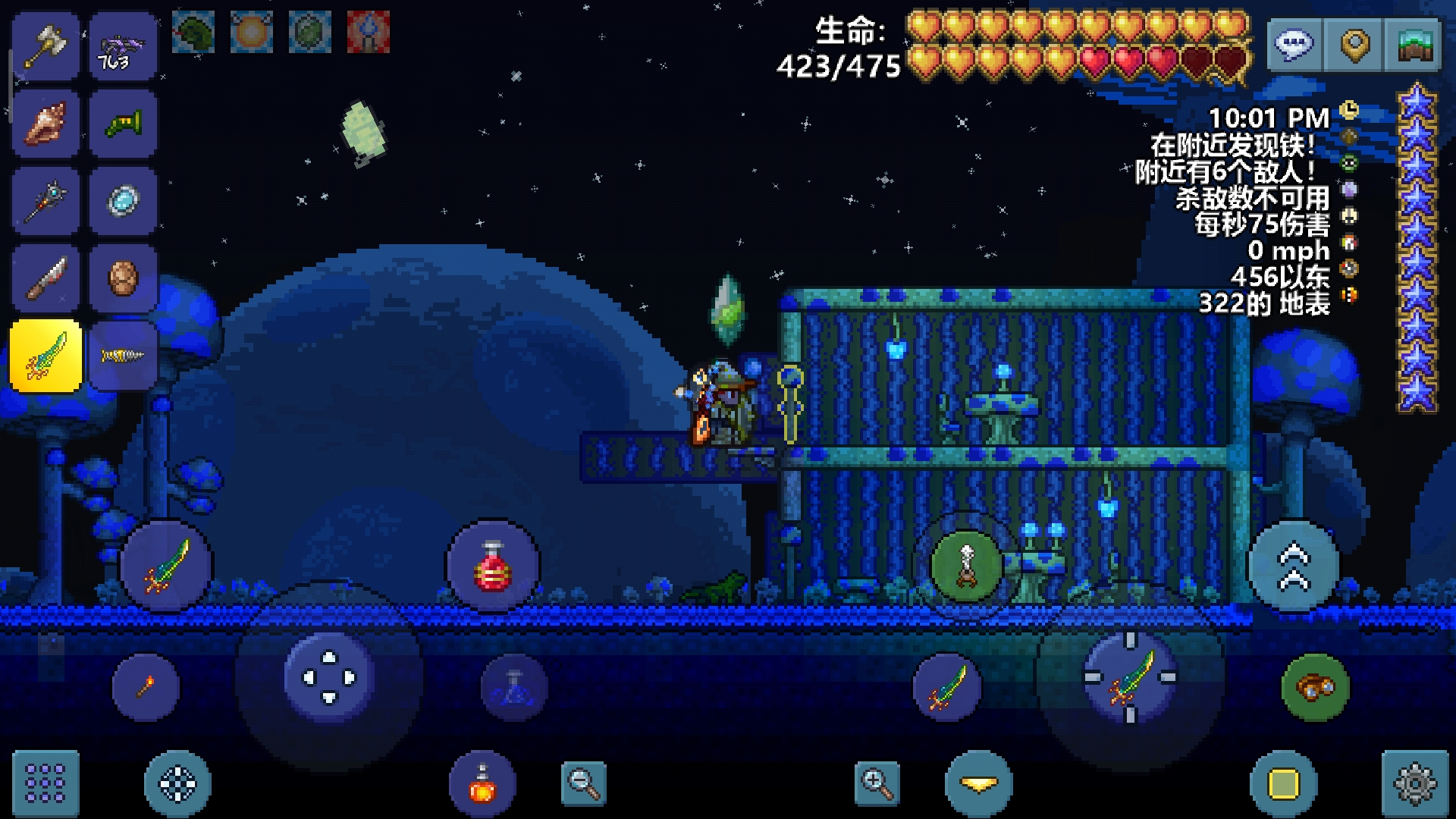Open the world map landscape button

(x=1413, y=44)
